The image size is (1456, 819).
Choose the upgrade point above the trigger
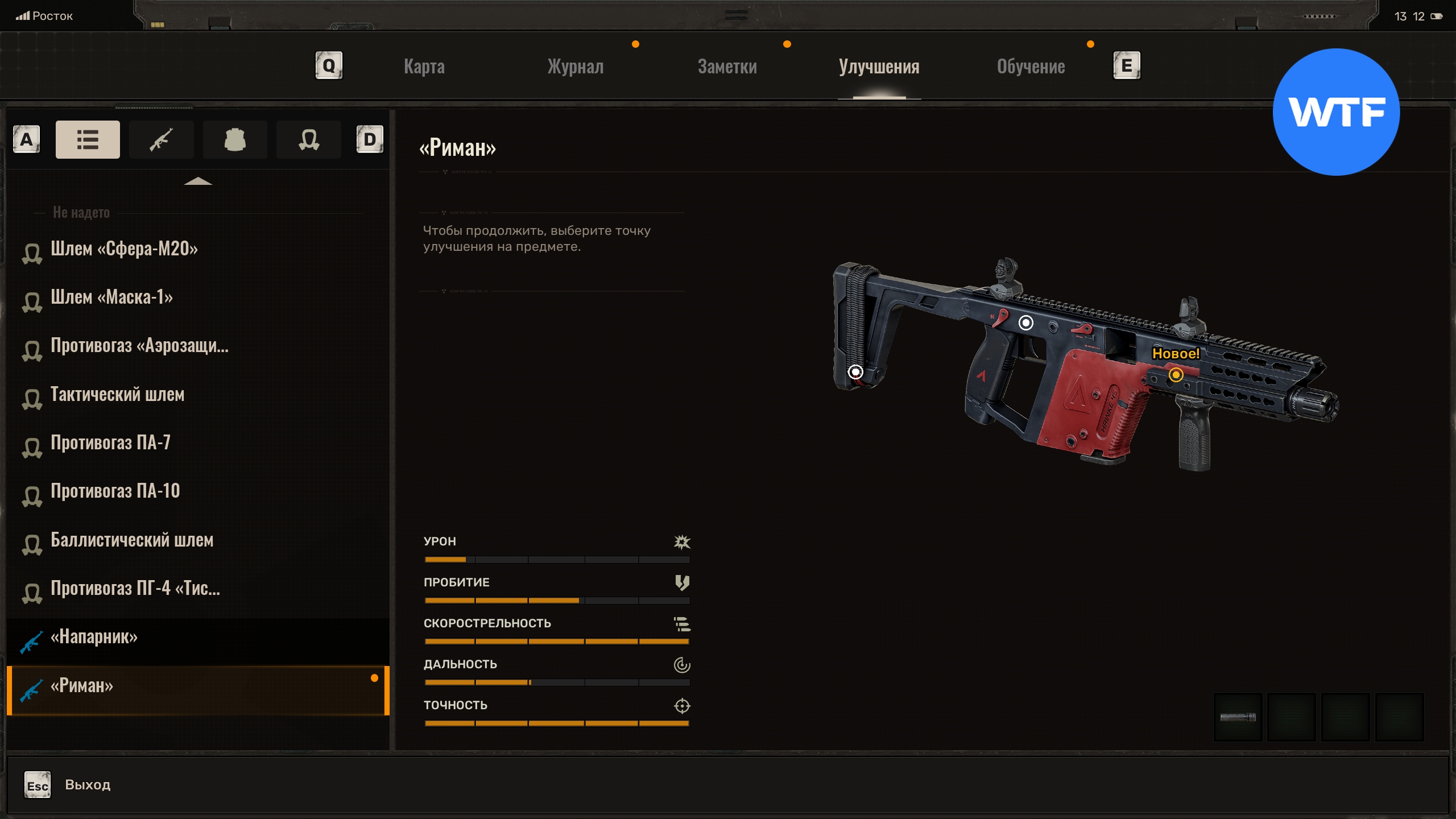click(1025, 323)
